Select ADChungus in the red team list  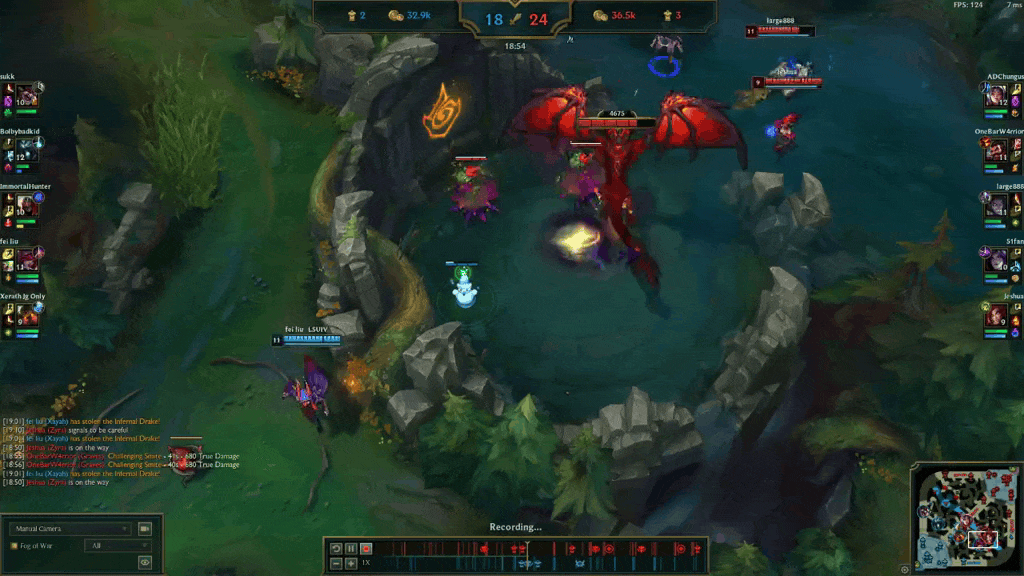coord(997,95)
